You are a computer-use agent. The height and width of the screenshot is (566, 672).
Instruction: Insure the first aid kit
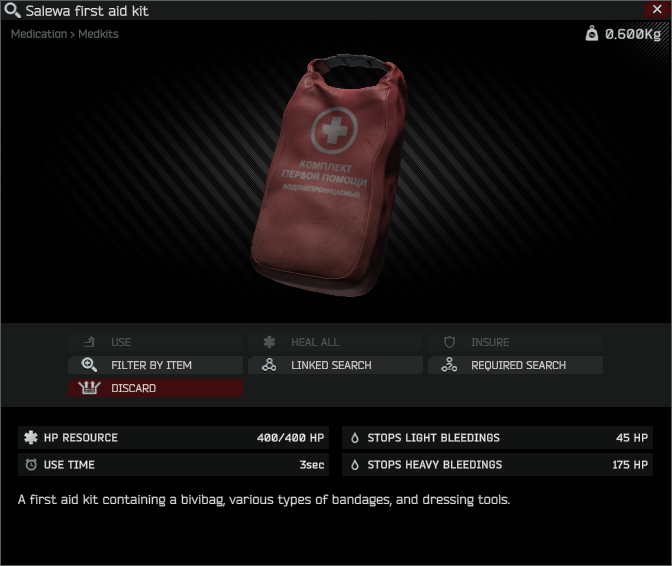[x=516, y=342]
